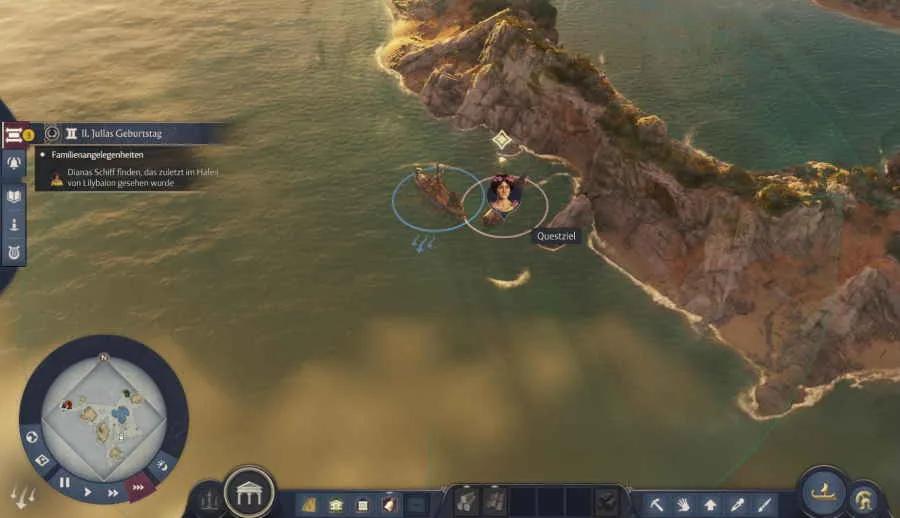Screen dimensions: 900x518
Task: Select the hand tool
Action: tap(683, 504)
